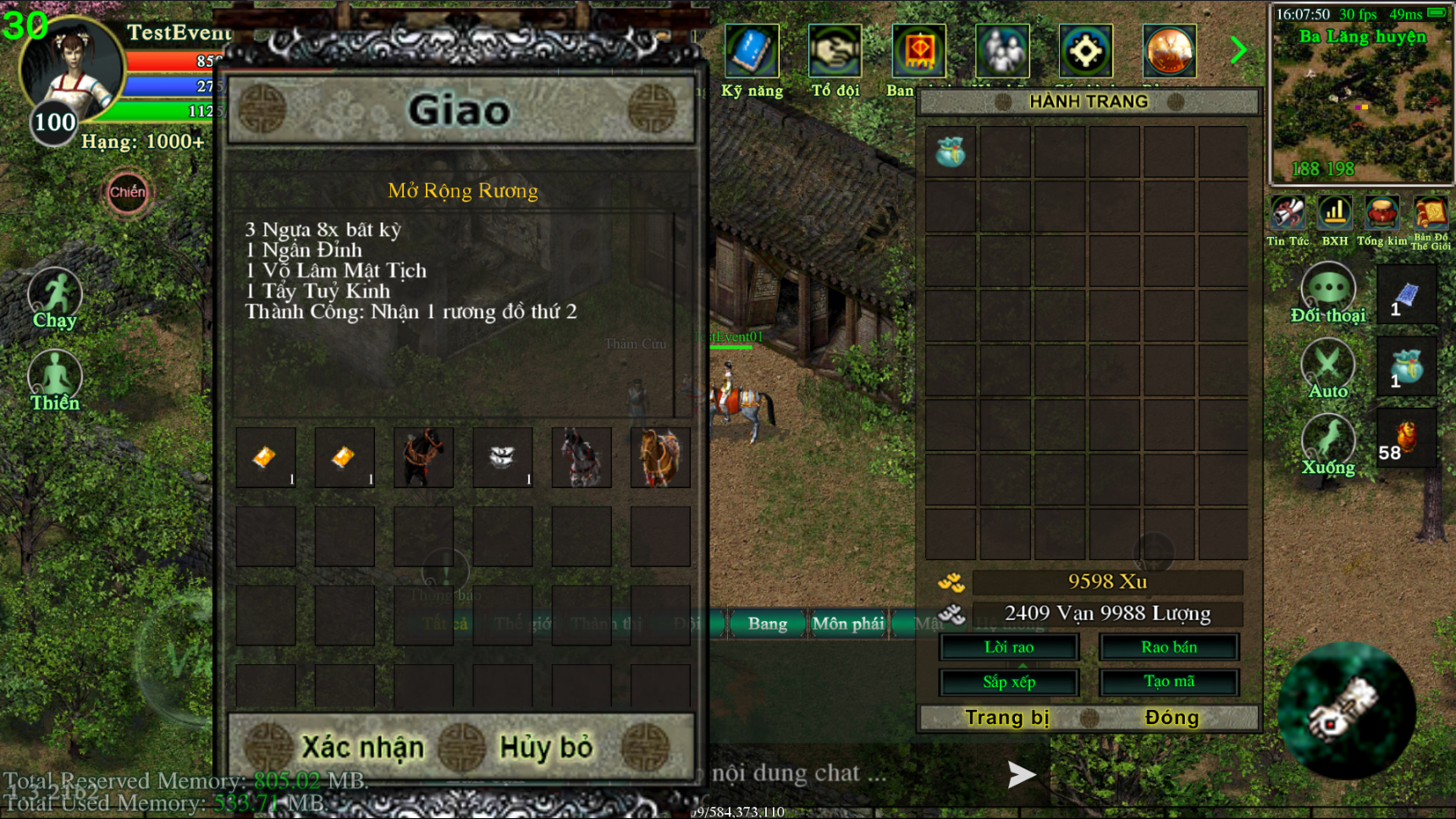
Task: Toggle Chạy run mode
Action: pos(55,297)
